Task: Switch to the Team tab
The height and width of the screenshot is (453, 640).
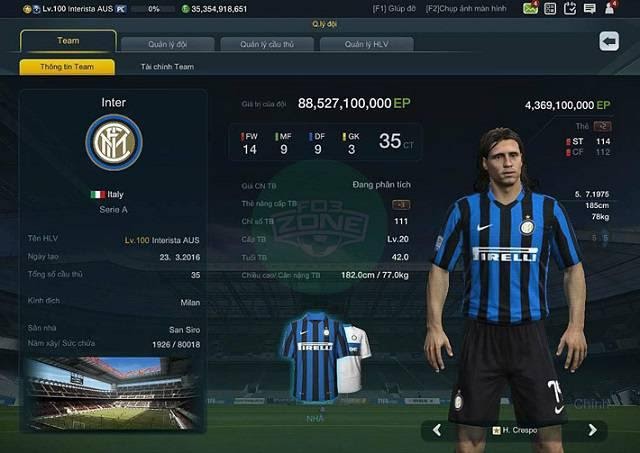Action: tap(68, 42)
